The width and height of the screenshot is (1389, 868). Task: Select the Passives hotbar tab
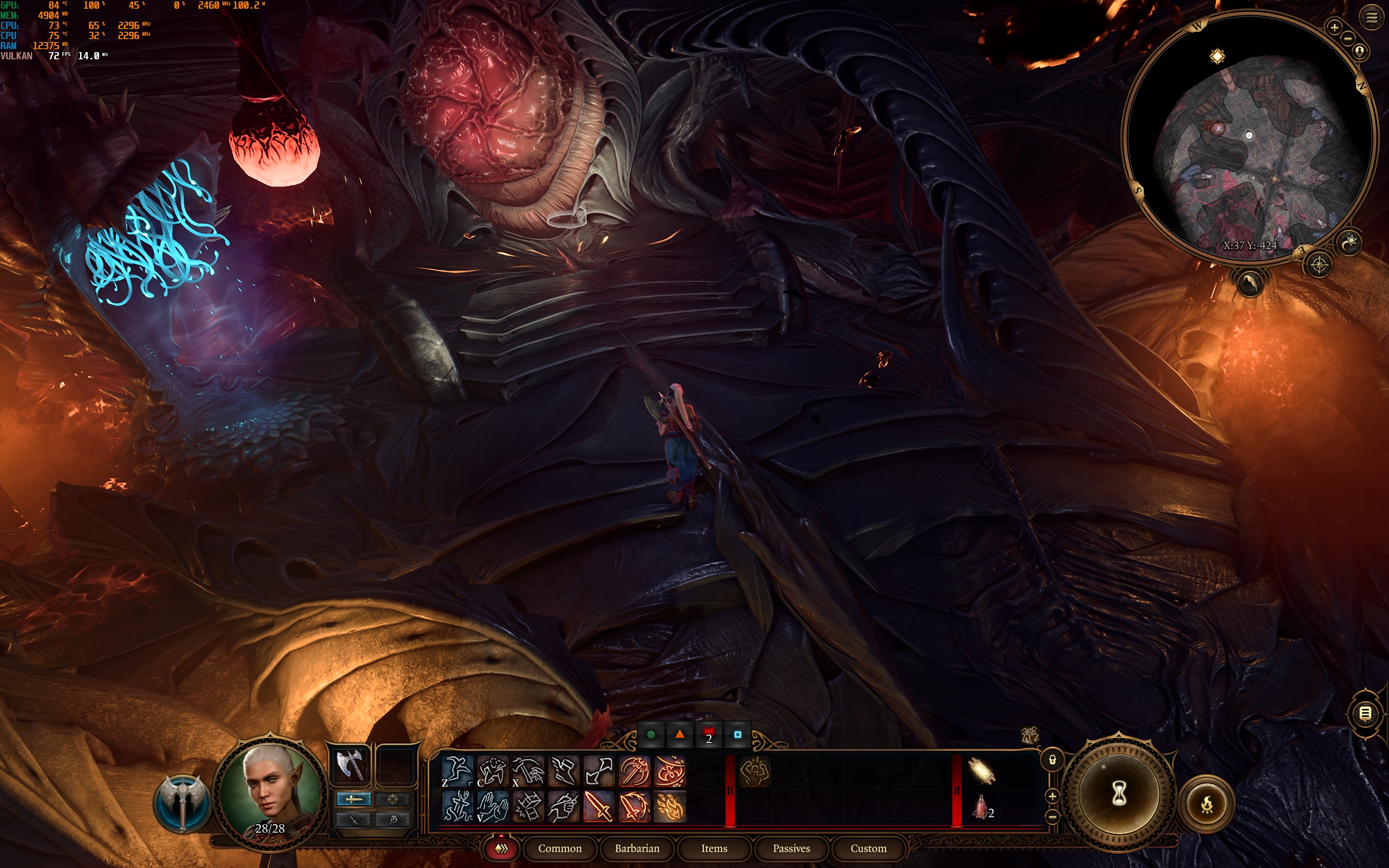click(791, 848)
